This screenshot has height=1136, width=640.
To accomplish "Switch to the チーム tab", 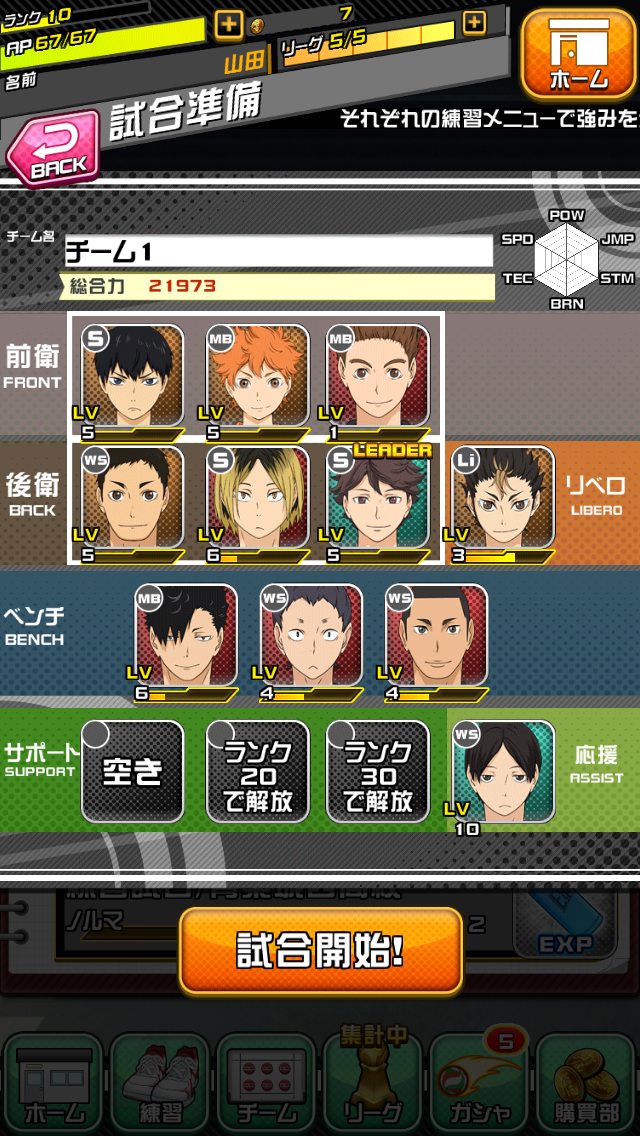I will click(266, 1085).
